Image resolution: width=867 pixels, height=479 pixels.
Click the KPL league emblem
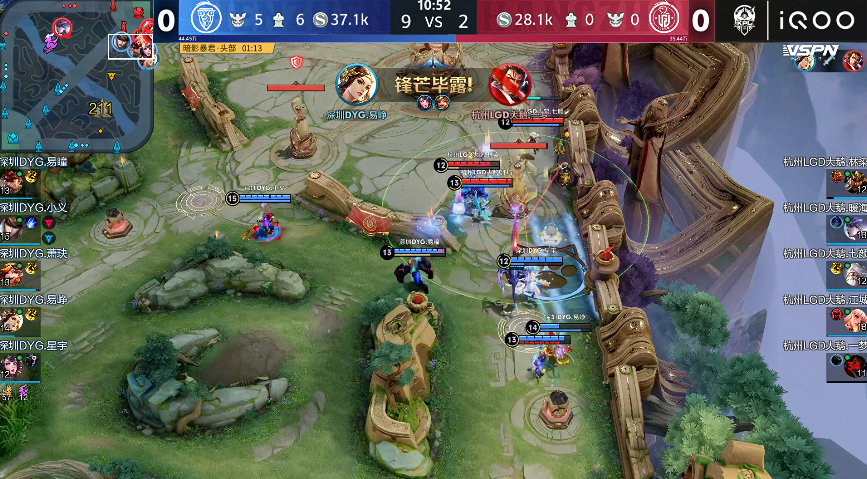click(744, 20)
